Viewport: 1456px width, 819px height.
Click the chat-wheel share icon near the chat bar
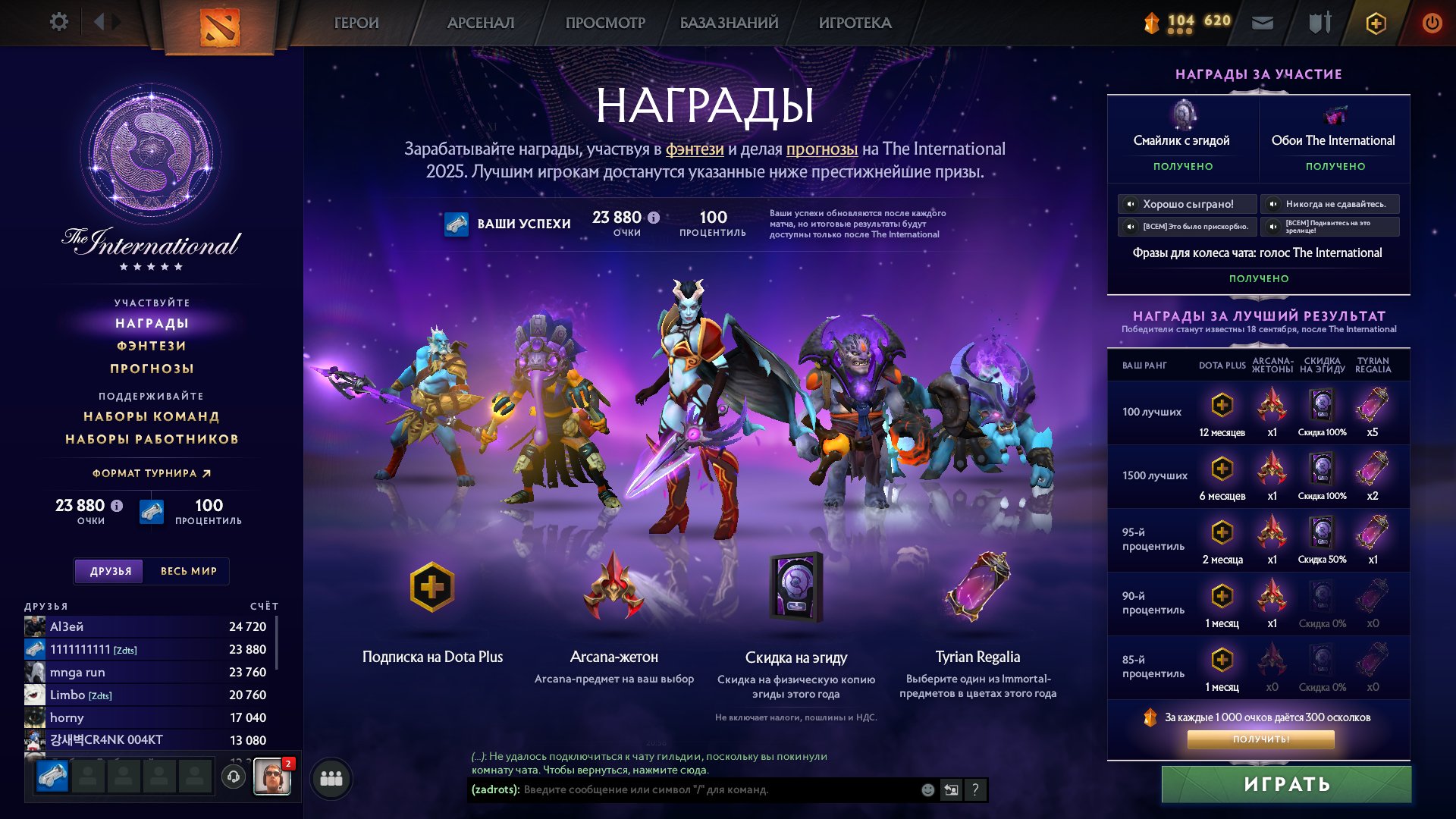(950, 789)
